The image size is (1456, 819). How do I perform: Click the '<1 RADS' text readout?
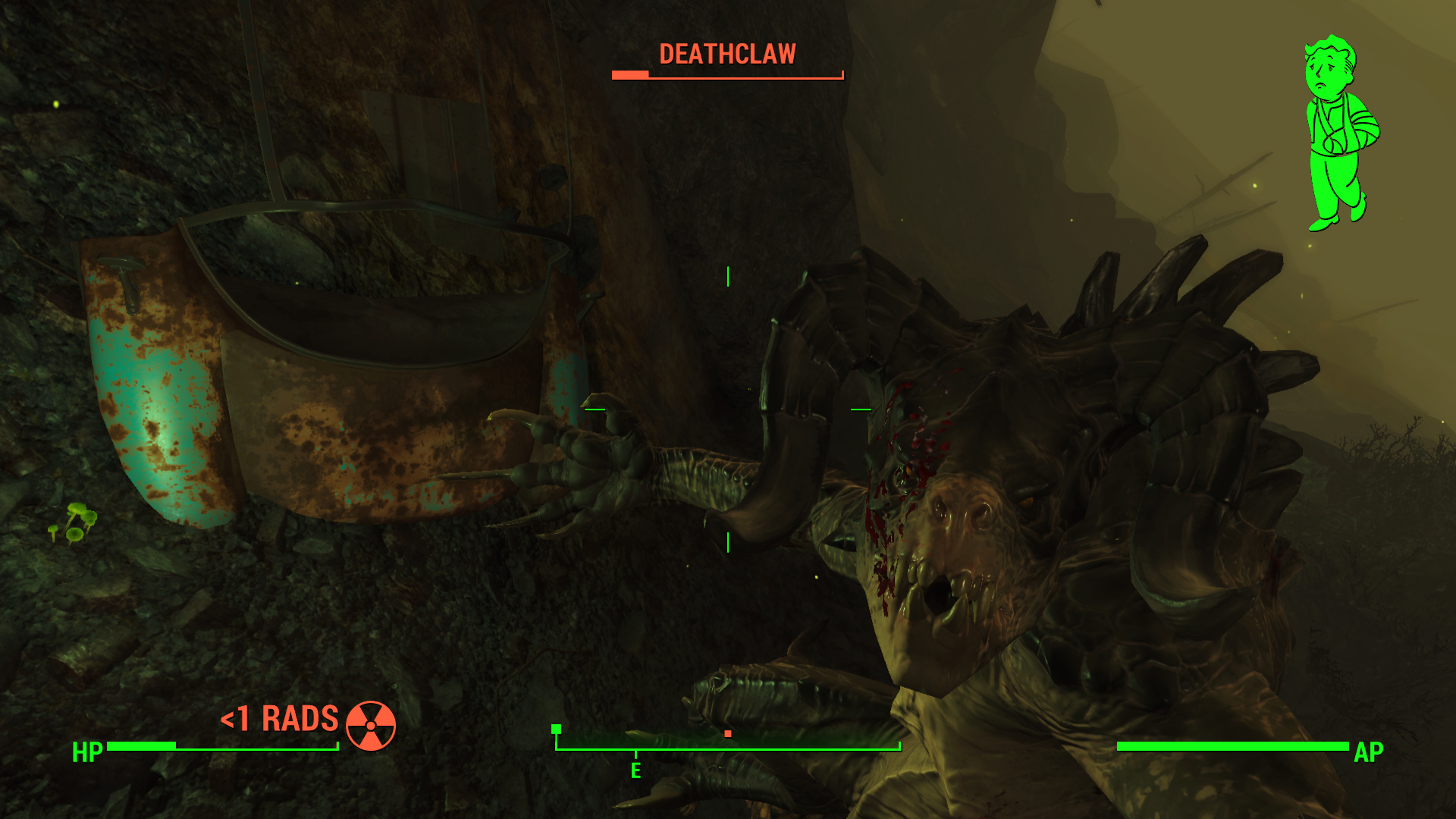278,720
